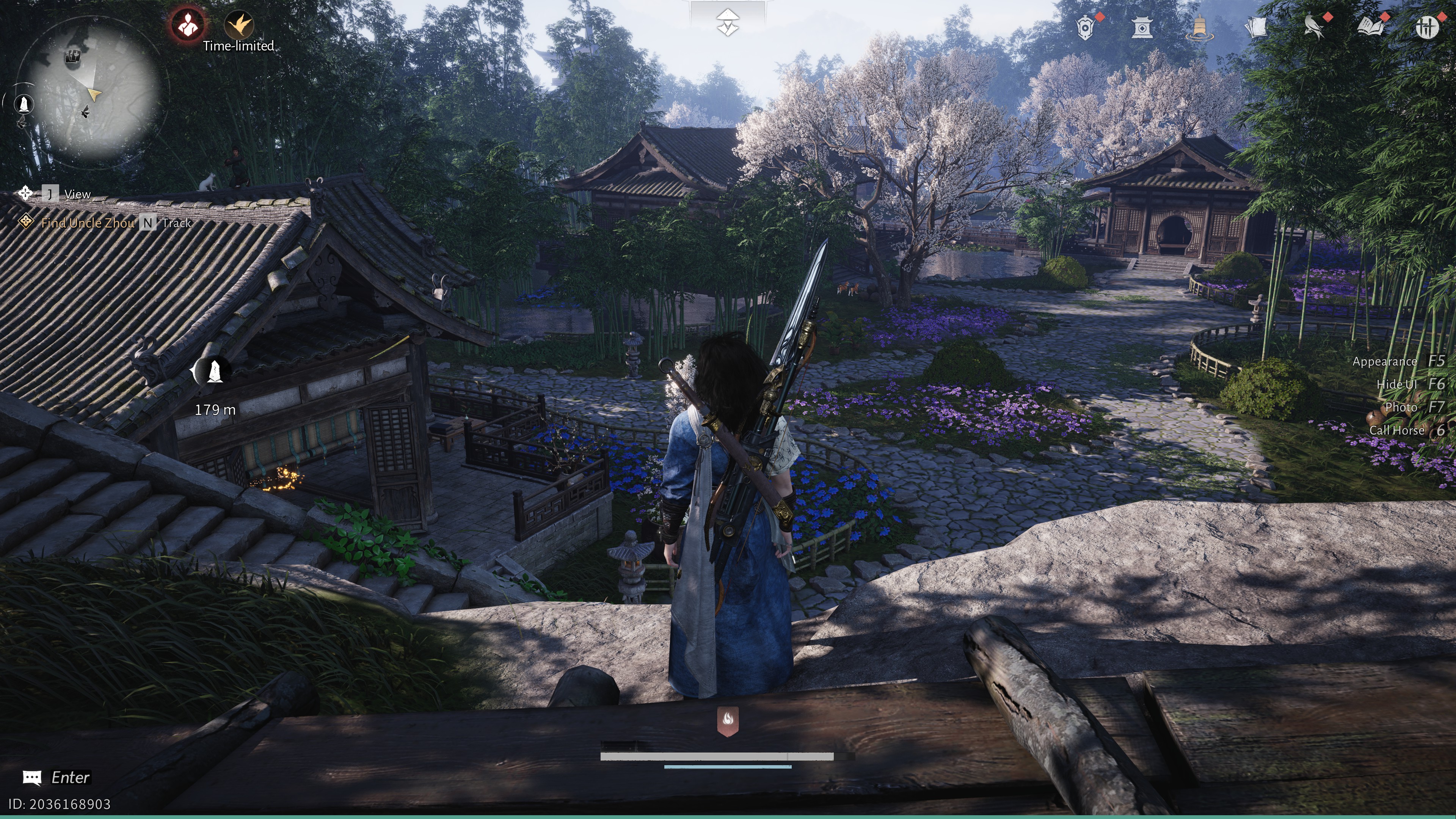This screenshot has width=1456, height=819.
Task: Select the red character silhouette icon
Action: (188, 24)
